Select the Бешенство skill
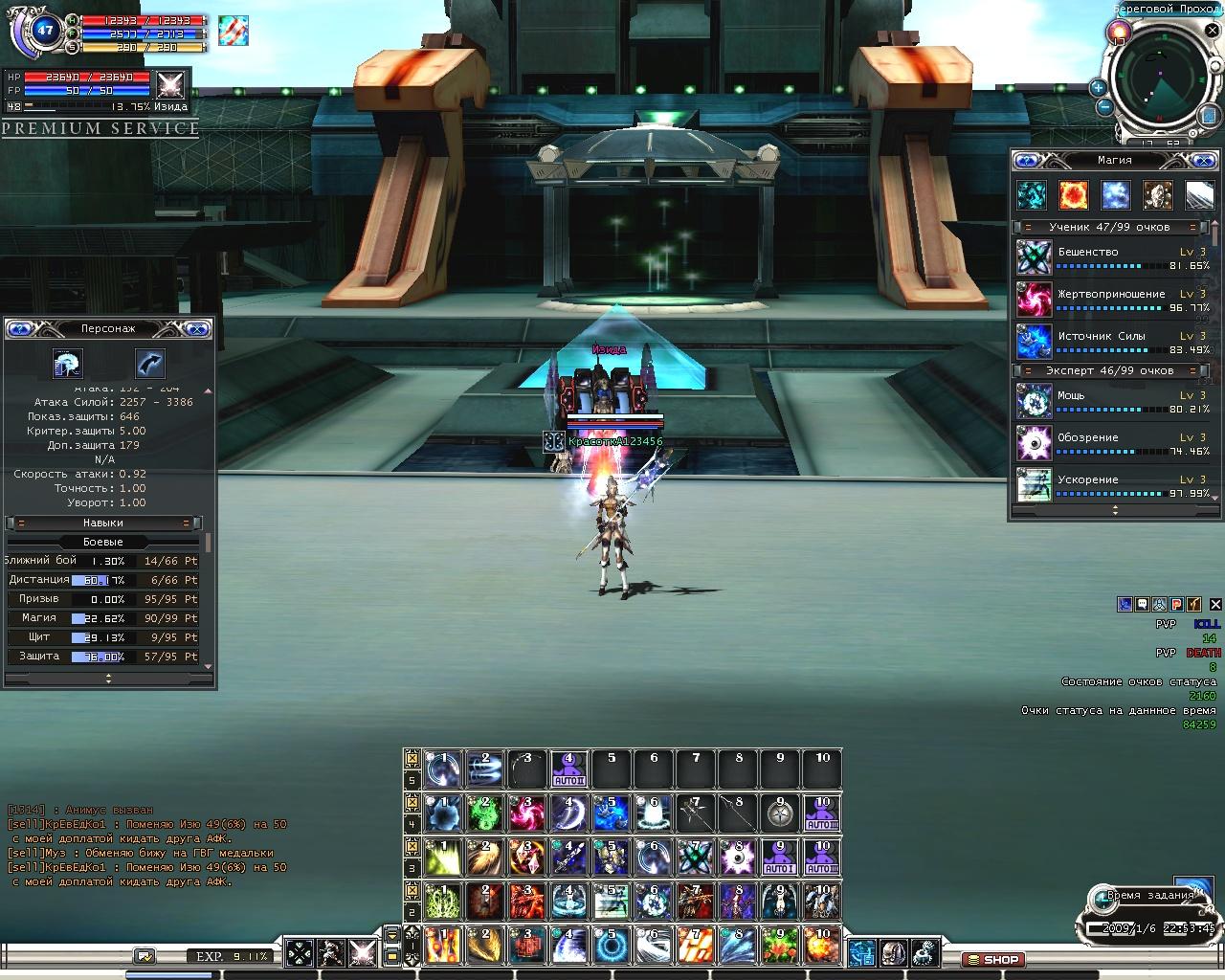The height and width of the screenshot is (980, 1225). (x=1034, y=257)
